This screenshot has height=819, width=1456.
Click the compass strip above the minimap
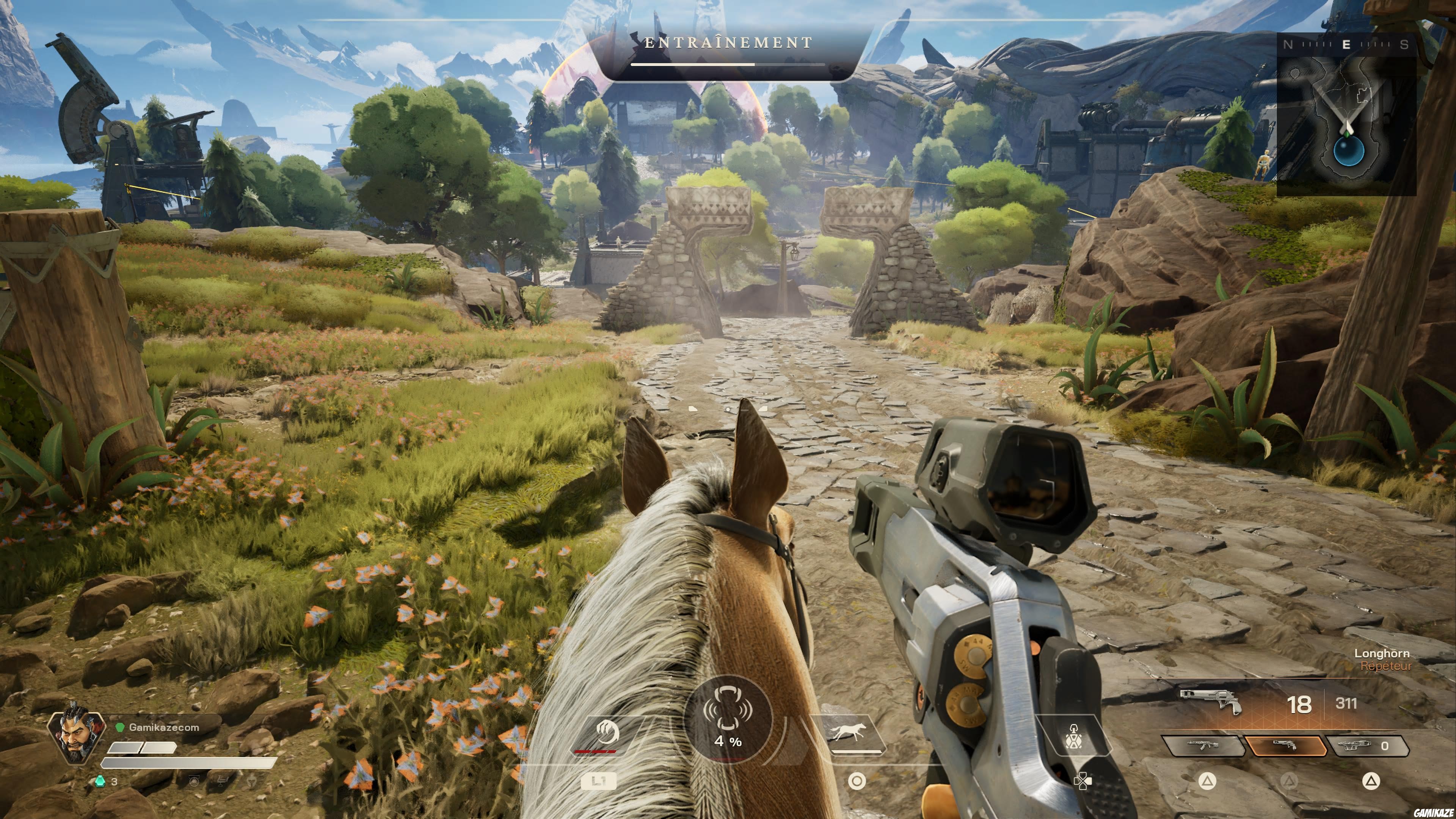(1346, 44)
